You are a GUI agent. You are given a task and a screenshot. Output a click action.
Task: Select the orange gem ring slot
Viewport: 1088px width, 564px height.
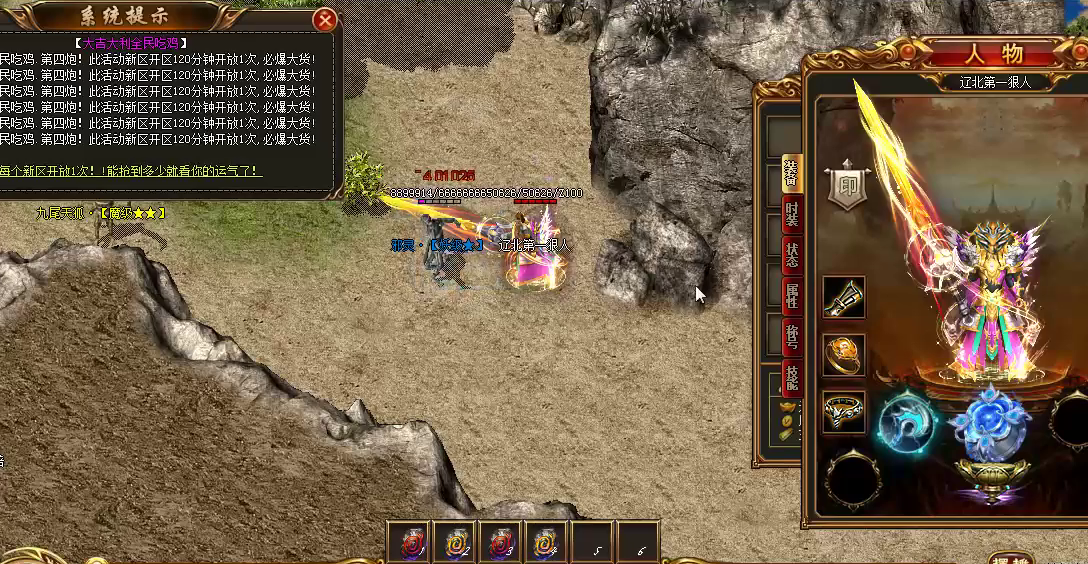843,354
